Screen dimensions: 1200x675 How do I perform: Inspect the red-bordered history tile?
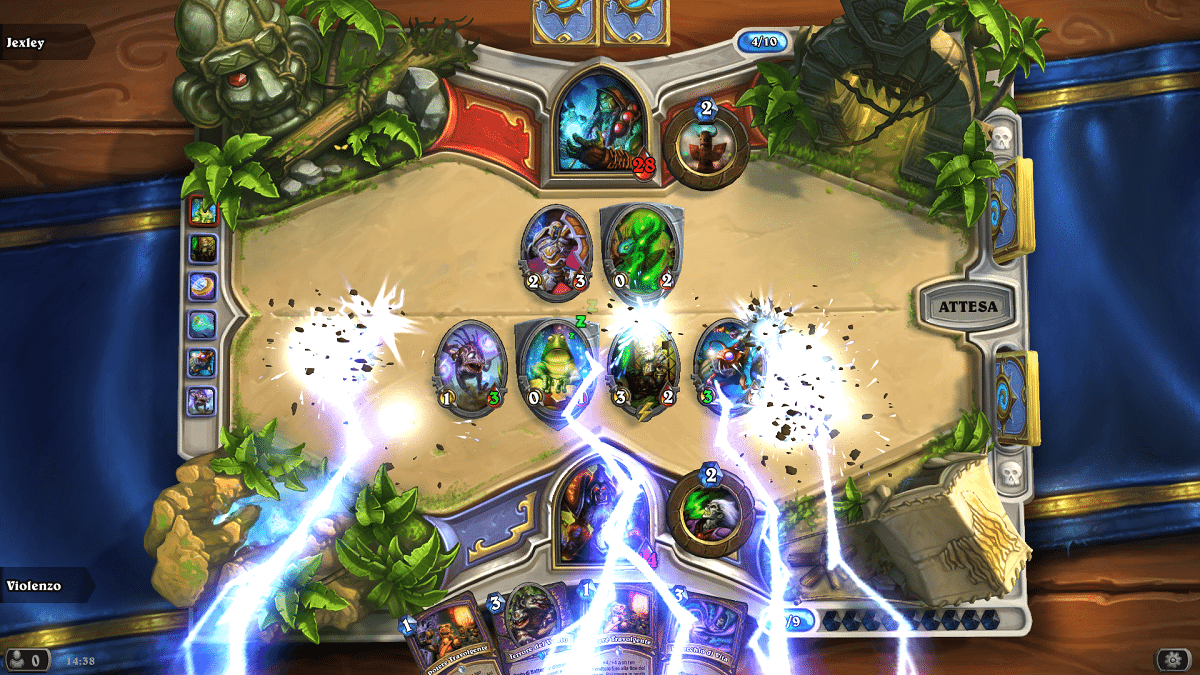(203, 209)
